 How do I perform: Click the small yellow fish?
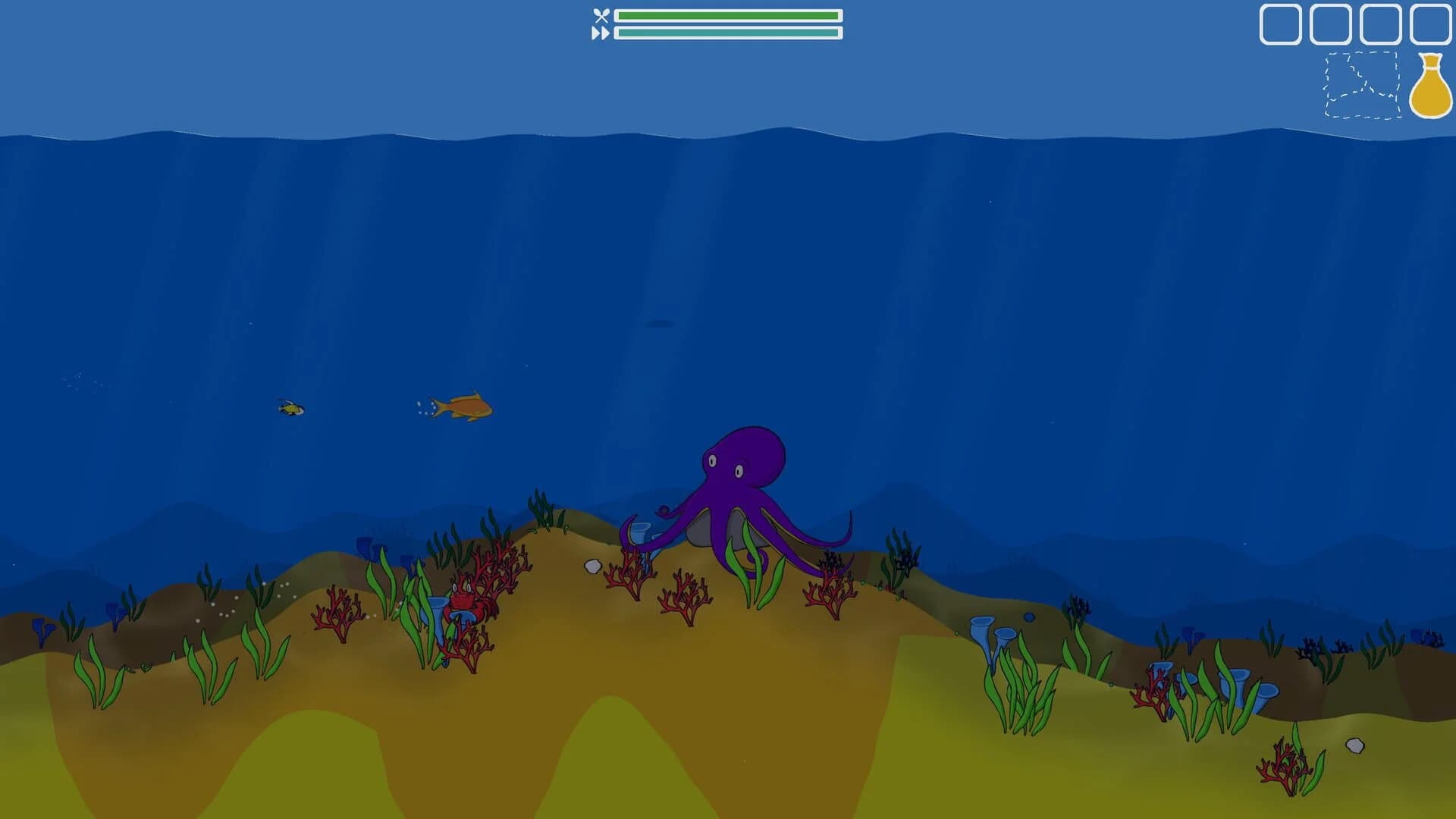(290, 407)
